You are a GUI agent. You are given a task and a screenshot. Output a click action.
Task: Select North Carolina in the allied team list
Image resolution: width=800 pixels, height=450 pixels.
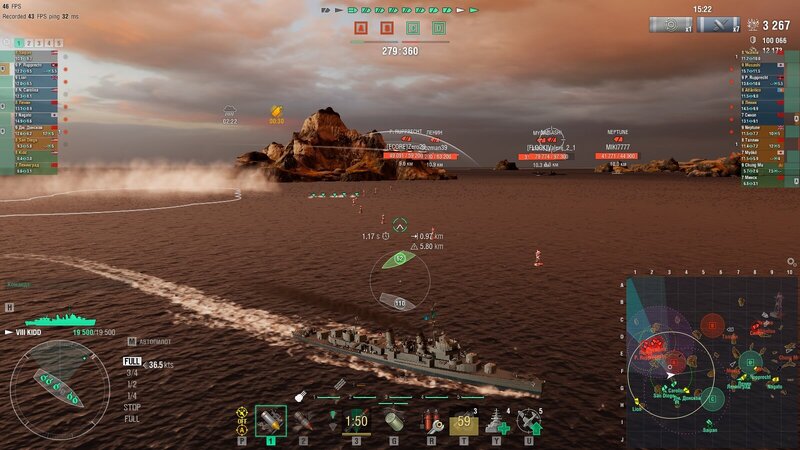(27, 91)
